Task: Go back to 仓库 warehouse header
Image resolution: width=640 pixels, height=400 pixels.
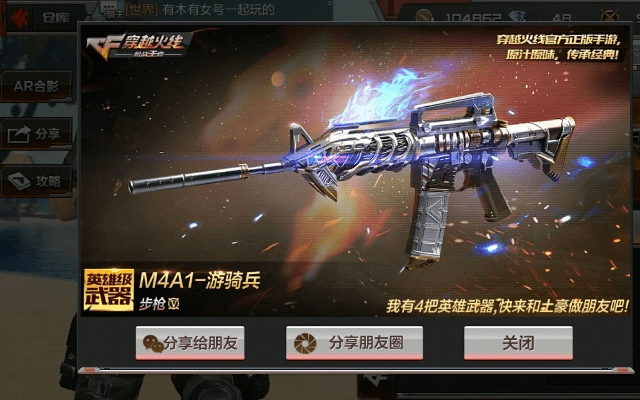Action: pos(40,16)
